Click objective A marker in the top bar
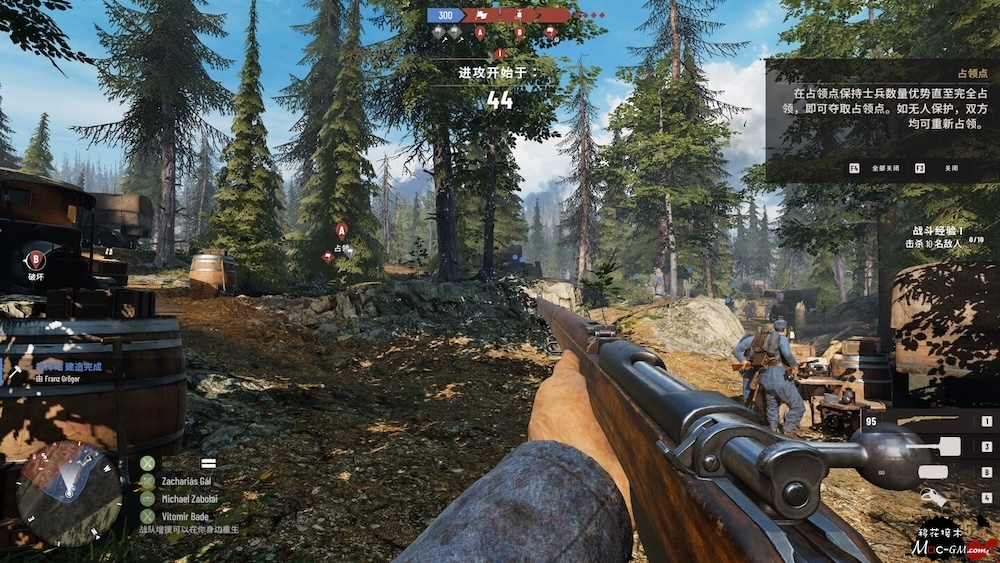The image size is (1000, 563). pos(480,33)
